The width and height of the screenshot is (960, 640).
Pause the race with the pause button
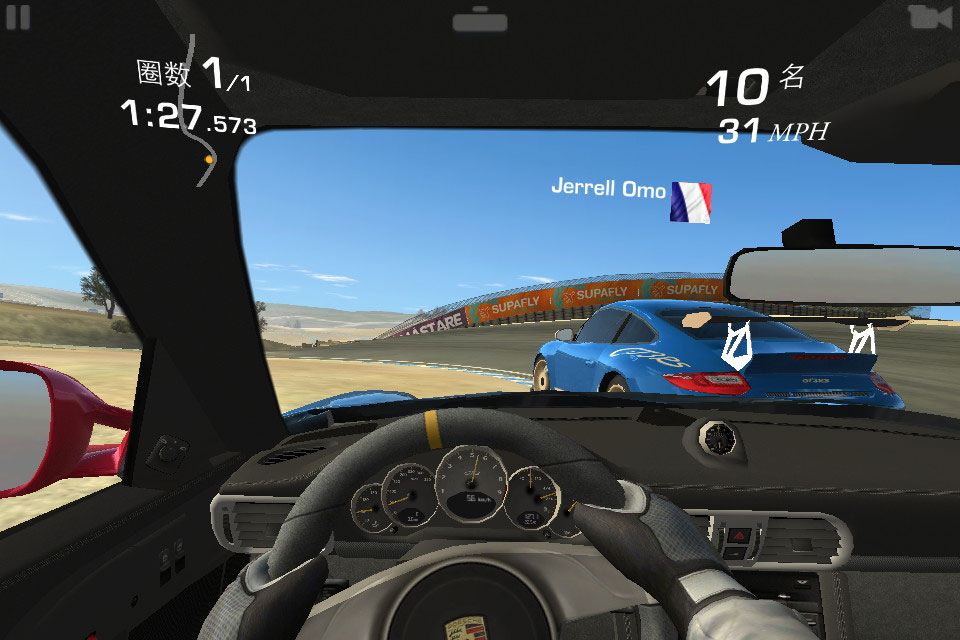(x=18, y=17)
